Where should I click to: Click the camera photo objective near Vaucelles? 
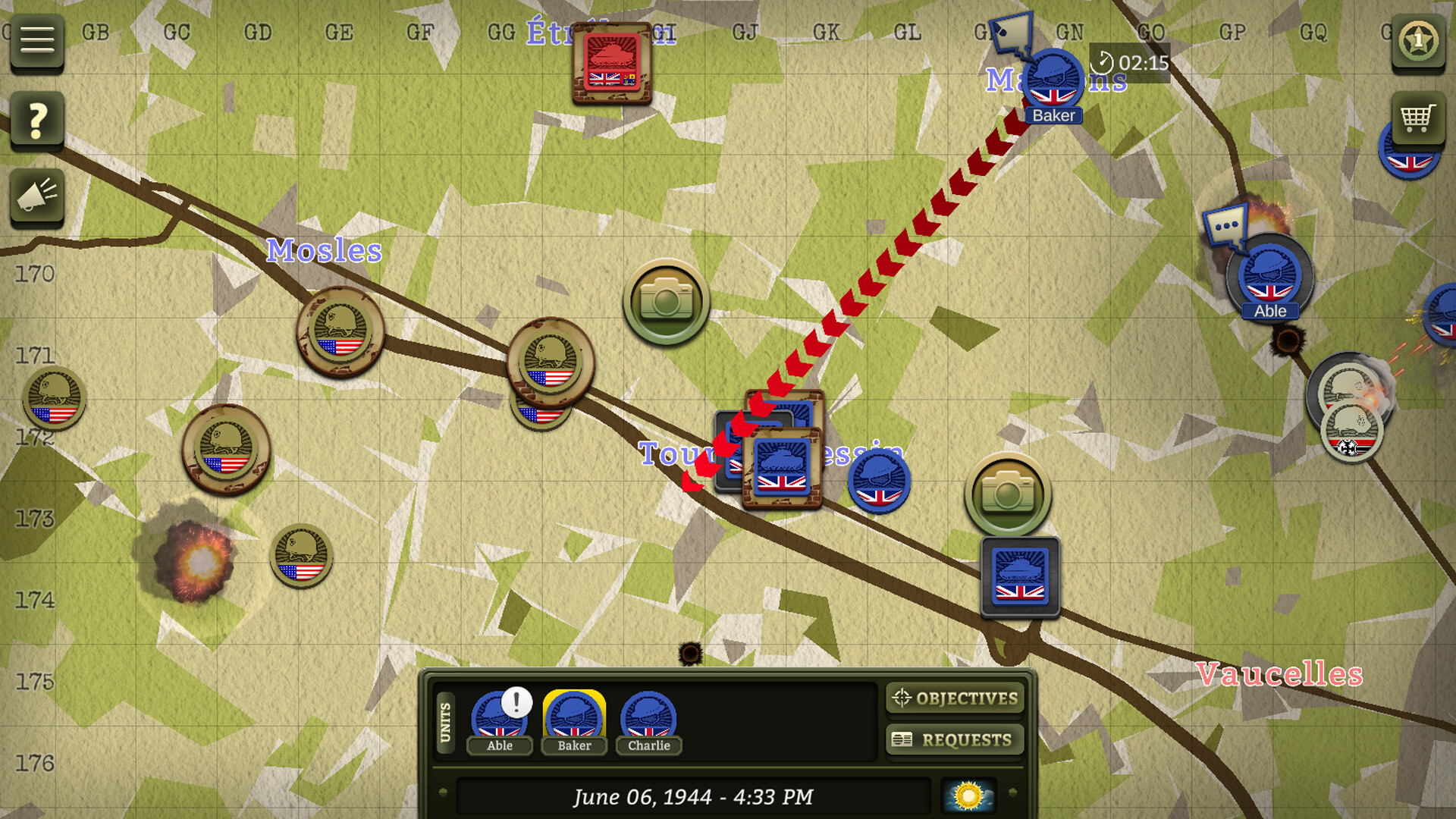tap(1009, 494)
